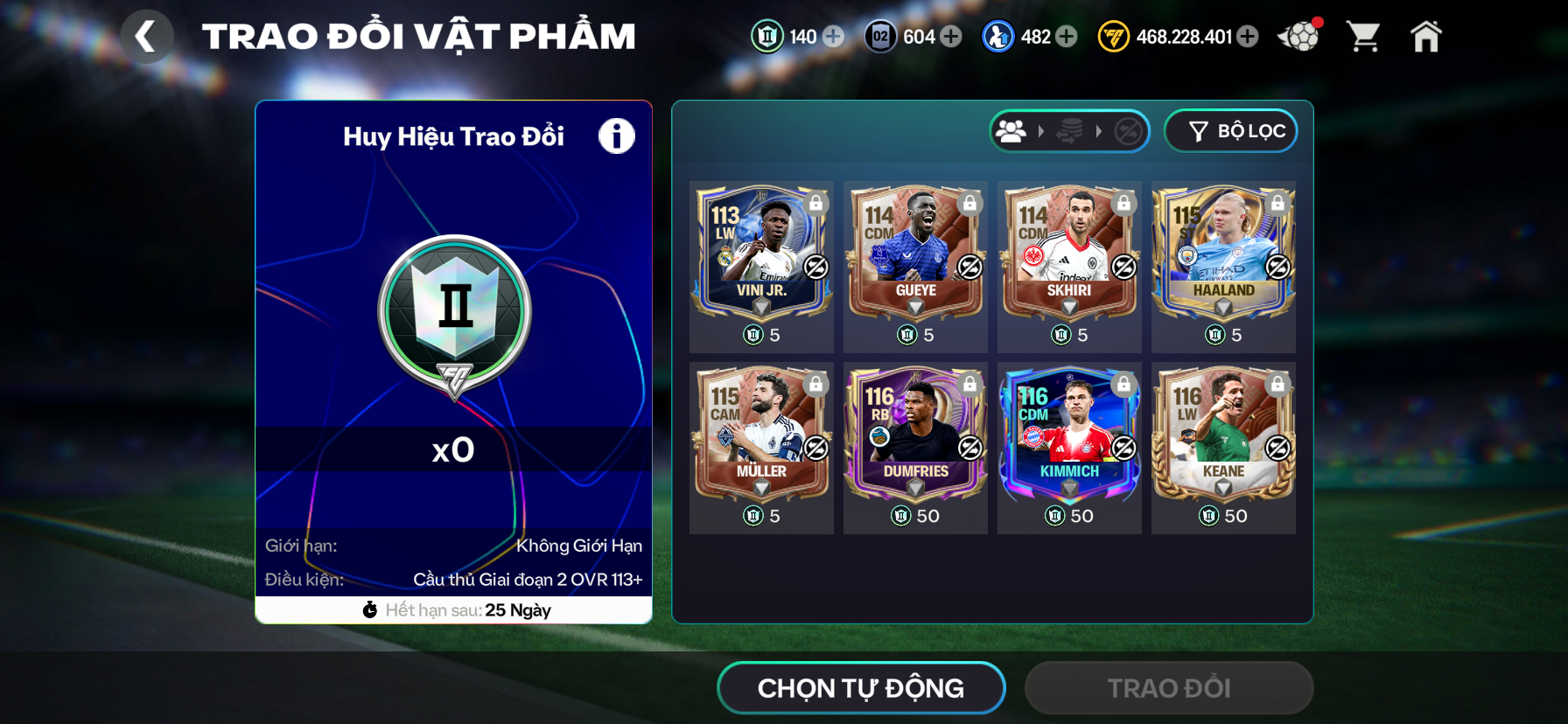The image size is (1568, 724).
Task: Pick the Skhiri player card
Action: [x=1069, y=253]
